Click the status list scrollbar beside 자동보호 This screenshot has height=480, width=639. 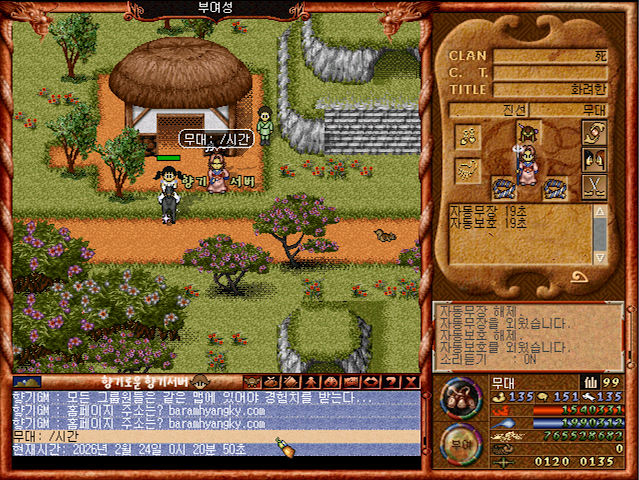[x=599, y=235]
